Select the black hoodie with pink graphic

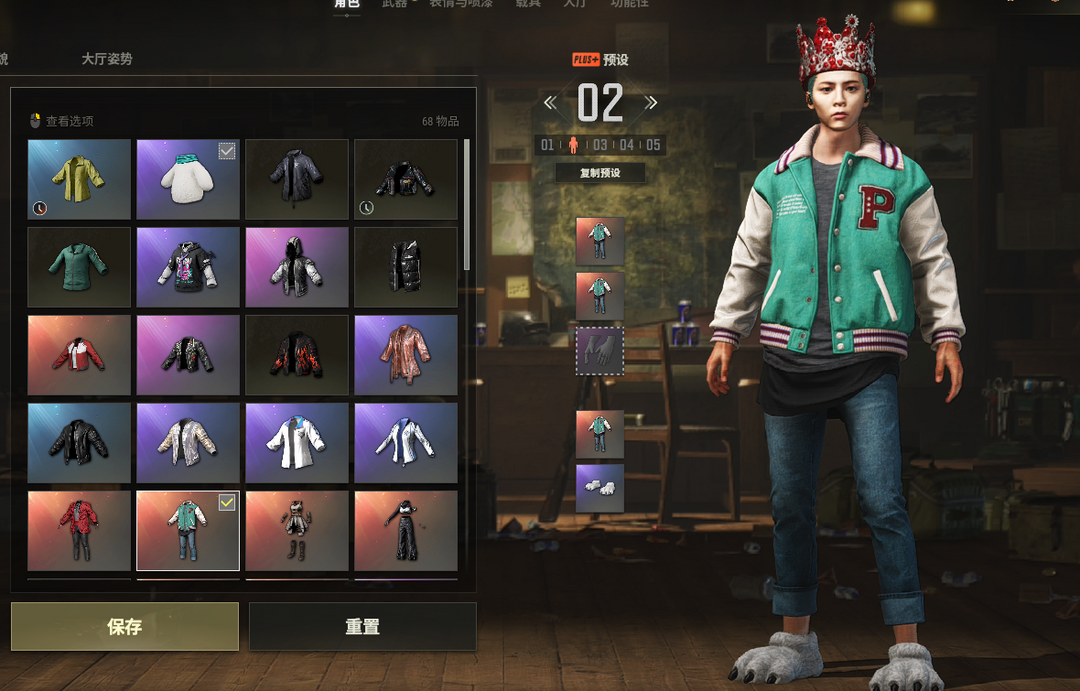click(188, 267)
